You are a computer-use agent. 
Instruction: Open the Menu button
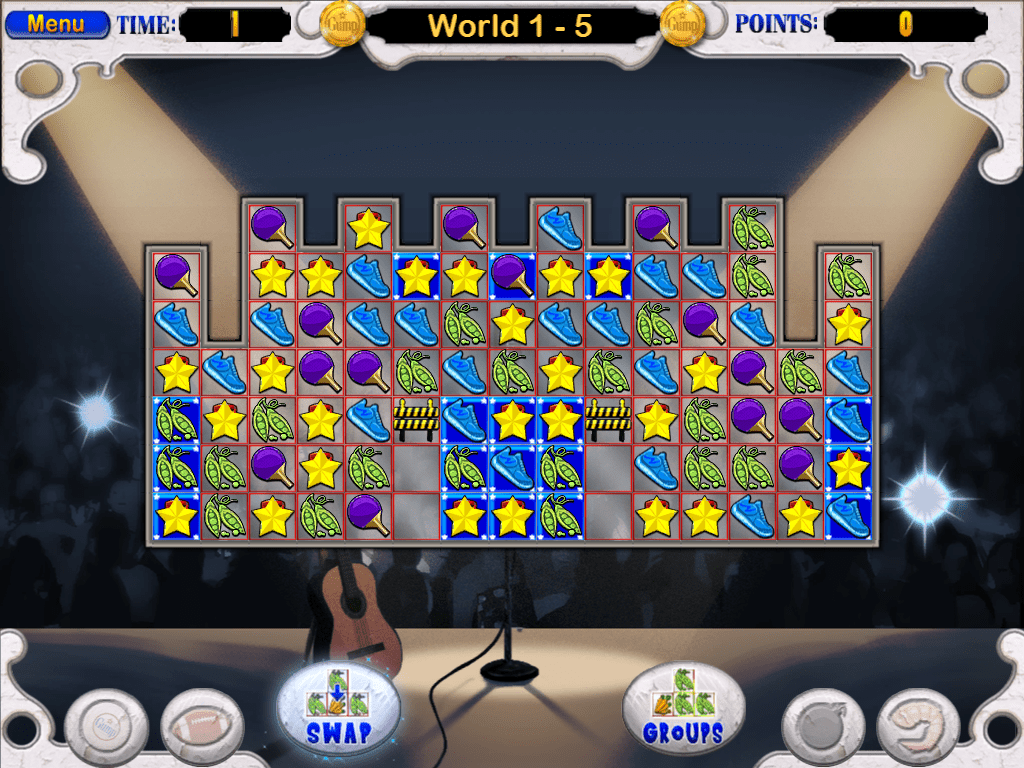click(x=56, y=24)
